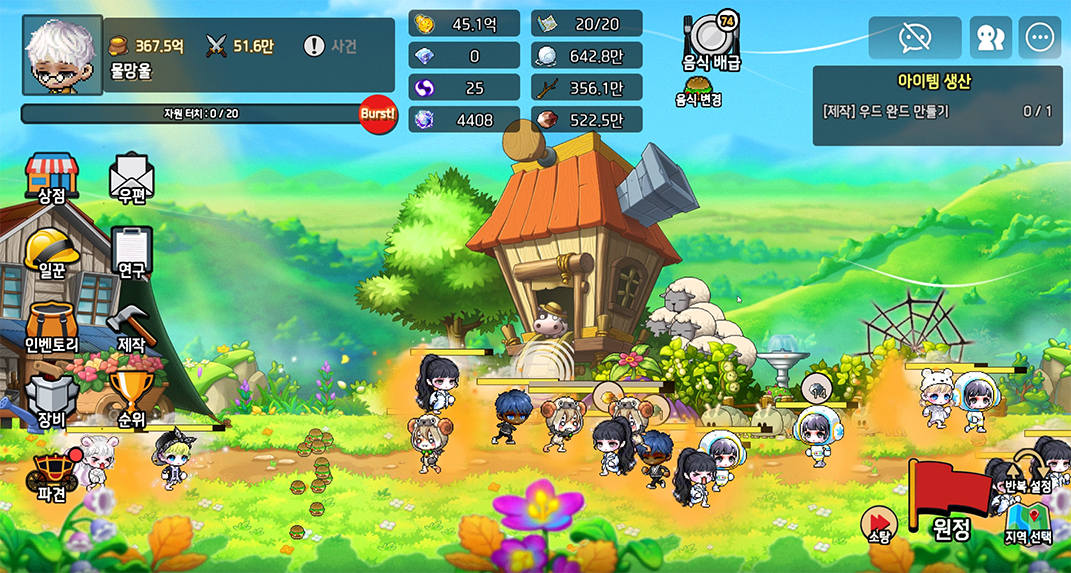
Task: Open the 일꾼 workers menu
Action: pos(51,253)
